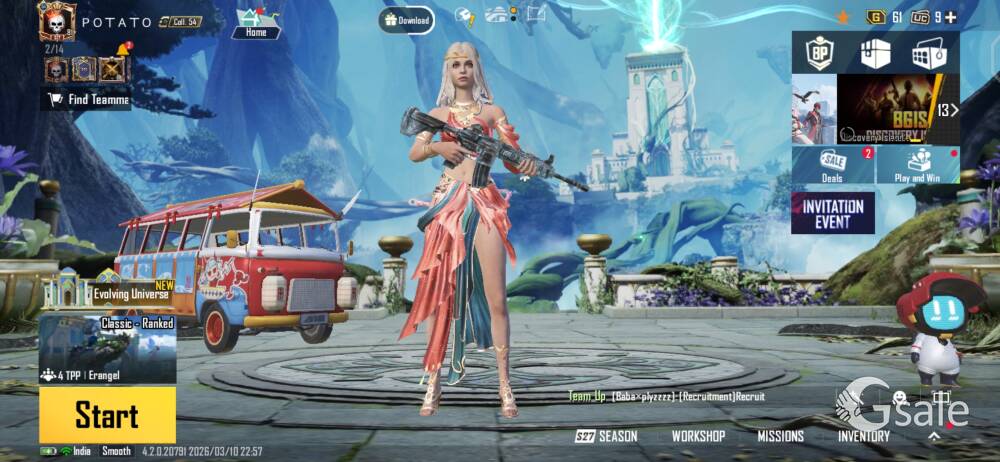Open the Download gift button

[x=406, y=20]
